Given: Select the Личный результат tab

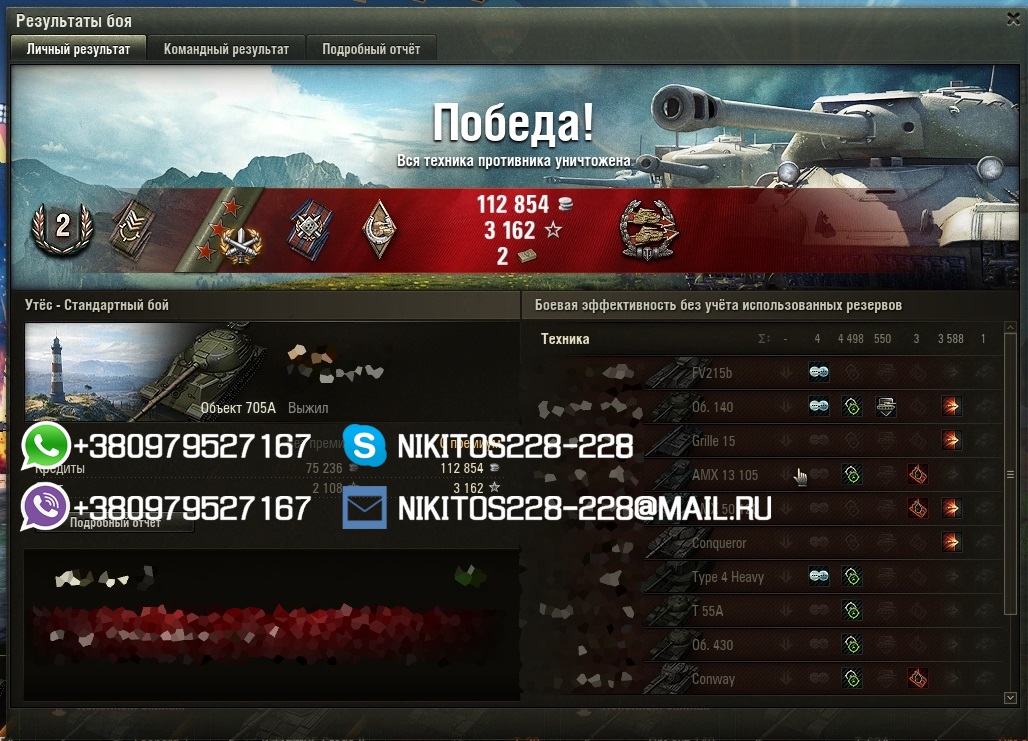Looking at the screenshot, I should 78,49.
